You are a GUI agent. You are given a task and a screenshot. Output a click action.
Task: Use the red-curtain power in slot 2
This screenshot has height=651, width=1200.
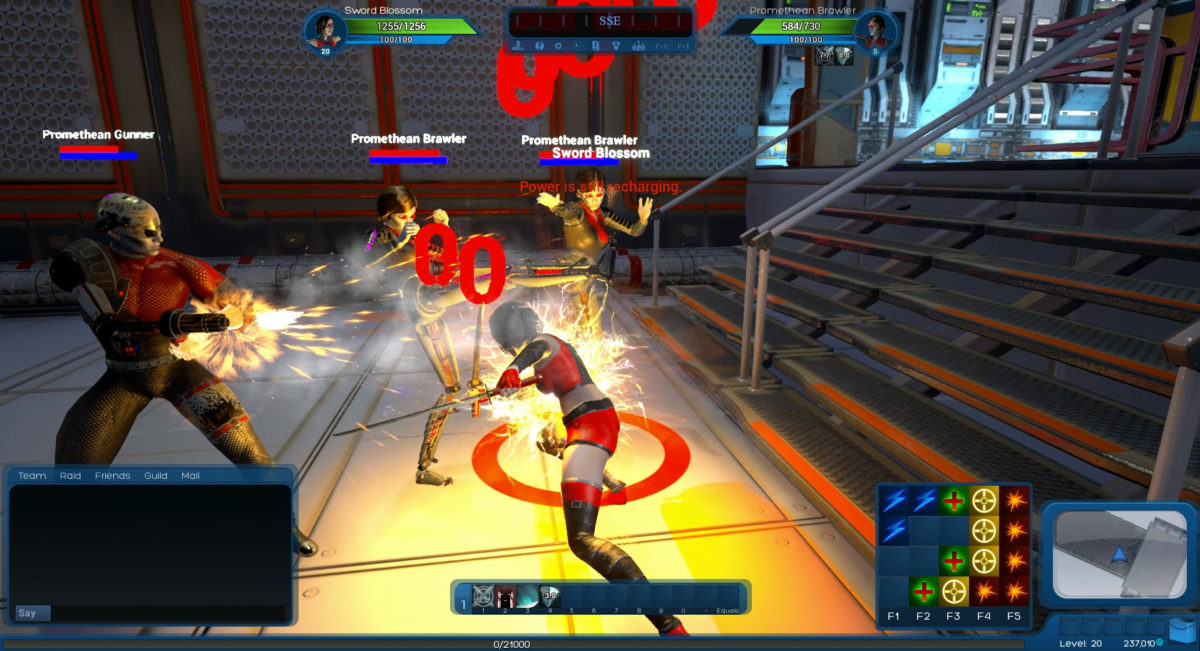506,597
